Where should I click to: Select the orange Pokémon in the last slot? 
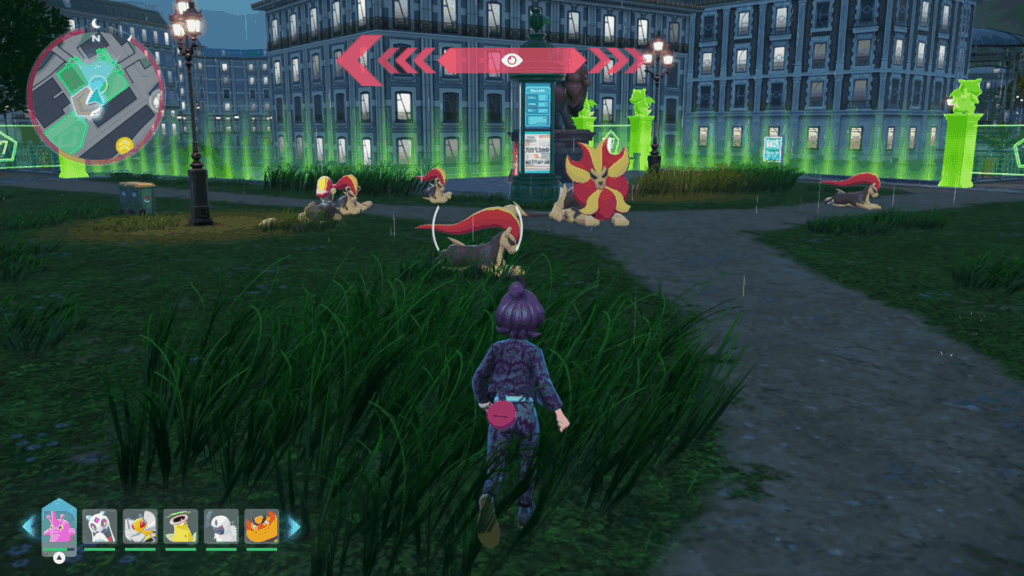coord(261,526)
